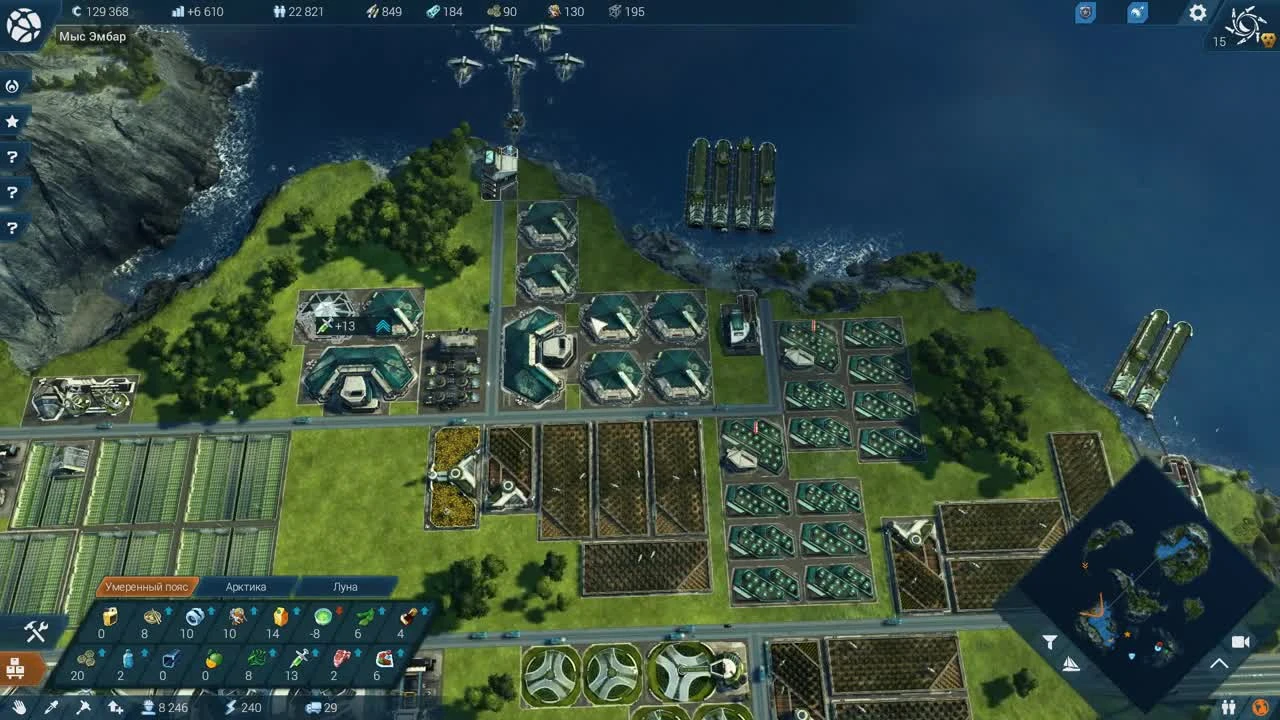
Task: Click a question mark help button in the sidebar
Action: click(12, 157)
